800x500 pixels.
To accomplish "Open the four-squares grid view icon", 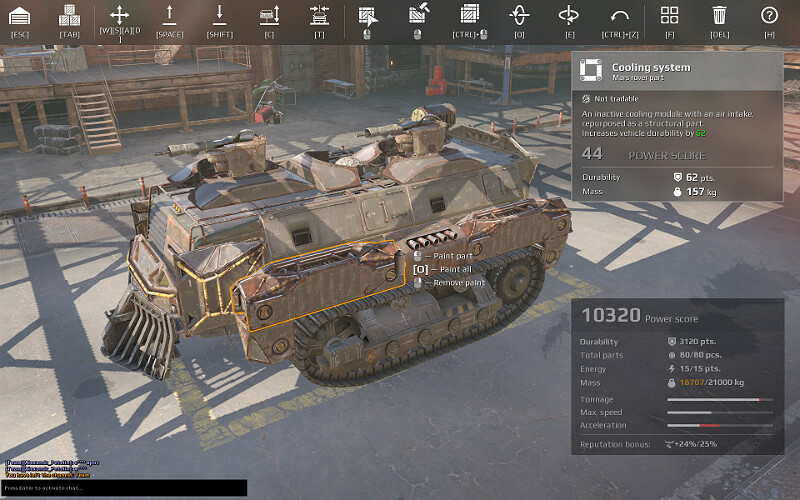I will pyautogui.click(x=670, y=15).
